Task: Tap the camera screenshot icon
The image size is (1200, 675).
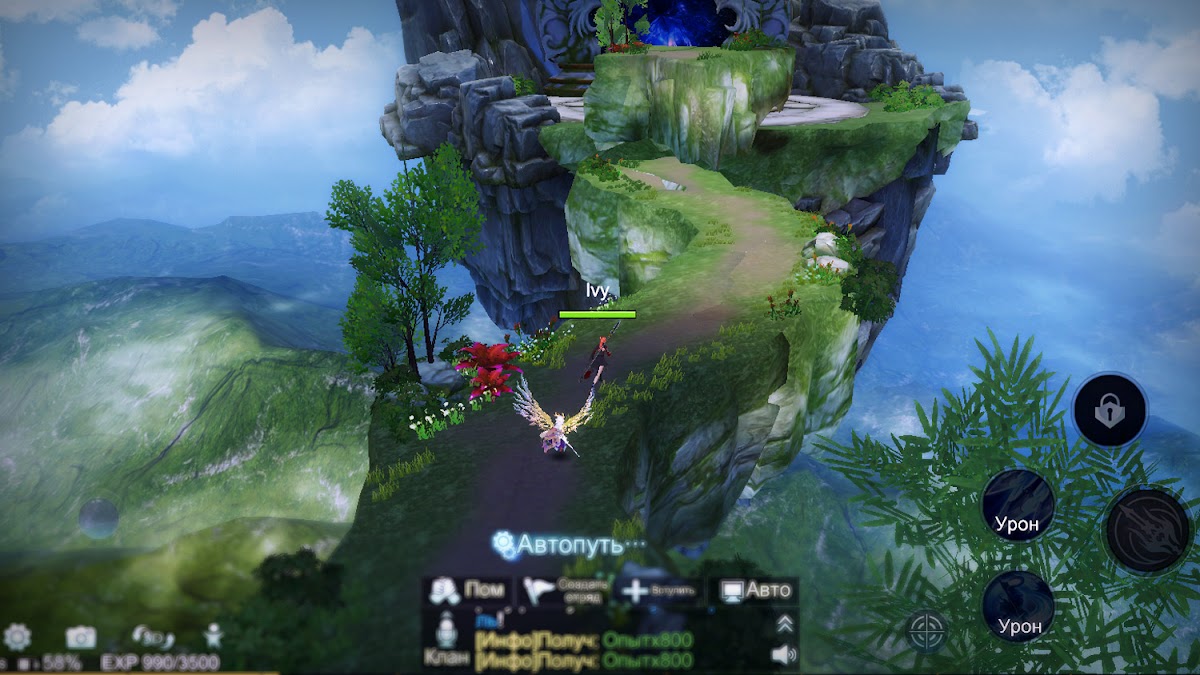Action: tap(80, 636)
